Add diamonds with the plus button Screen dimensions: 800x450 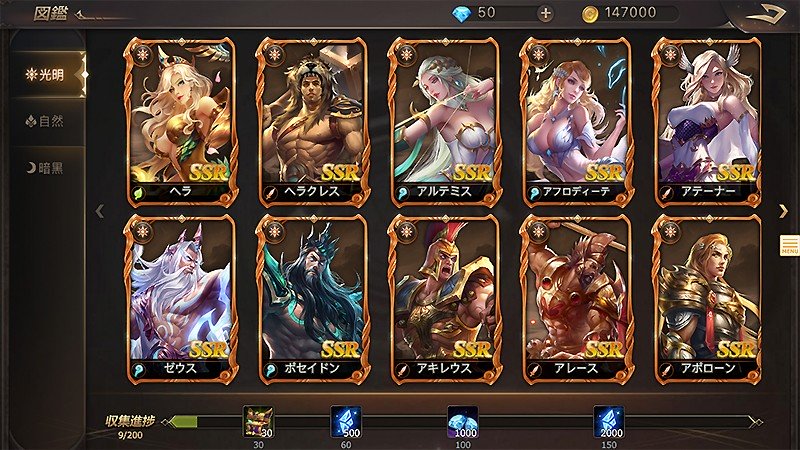click(x=545, y=13)
